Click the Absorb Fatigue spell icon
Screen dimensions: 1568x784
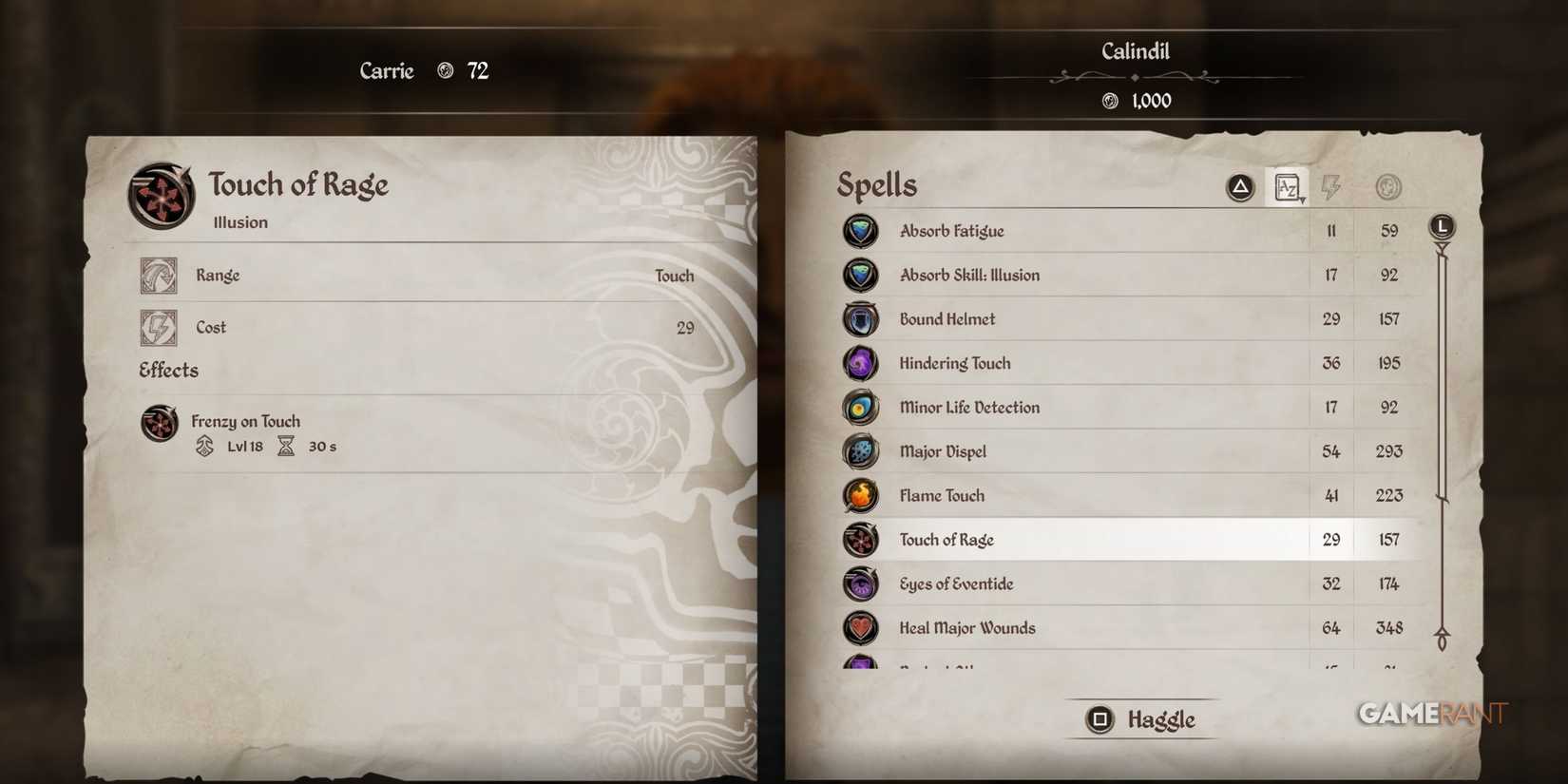[860, 230]
